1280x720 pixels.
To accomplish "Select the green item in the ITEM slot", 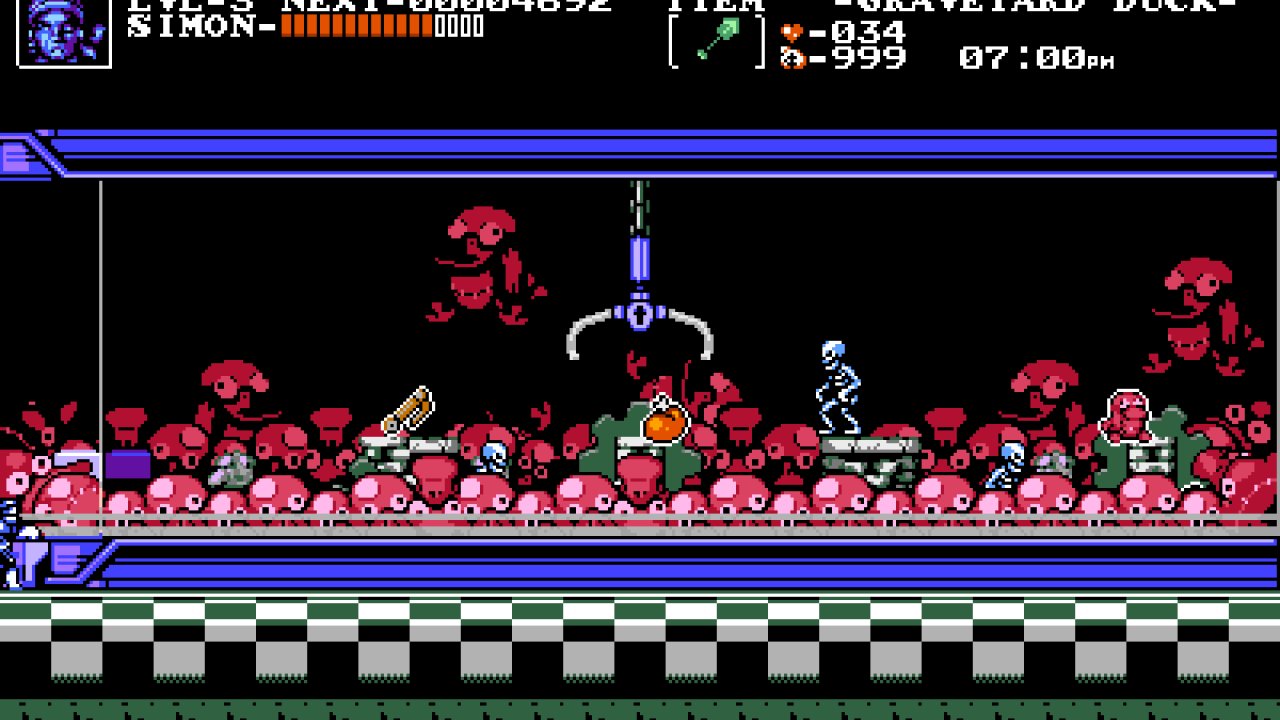I will click(x=716, y=40).
